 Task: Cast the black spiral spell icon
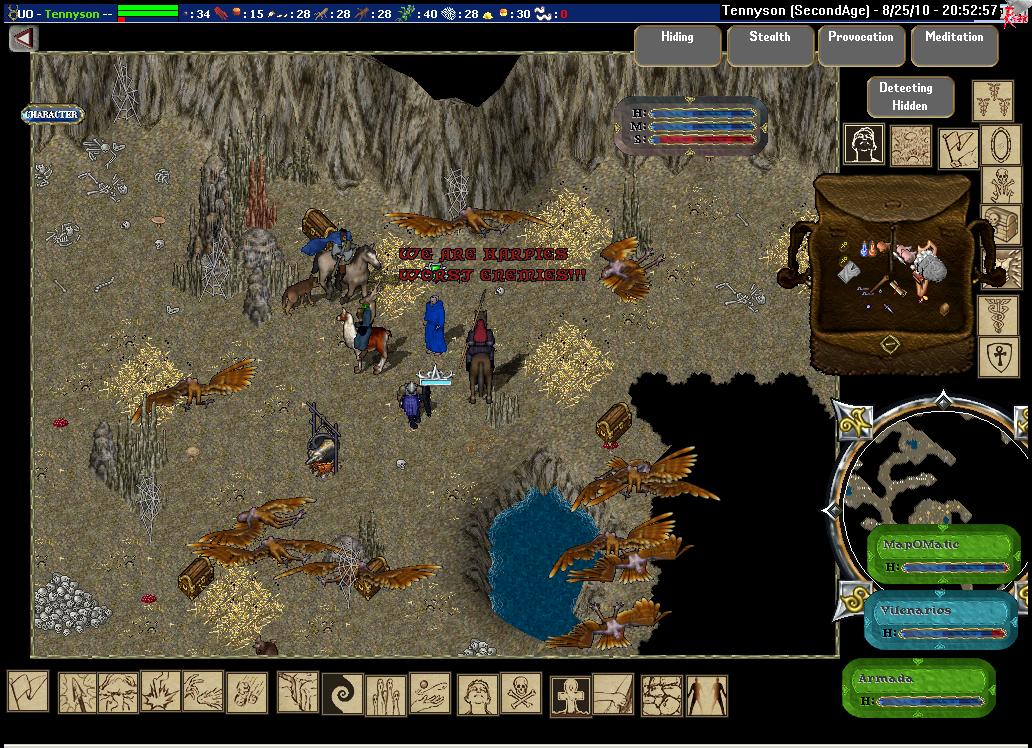click(x=341, y=694)
